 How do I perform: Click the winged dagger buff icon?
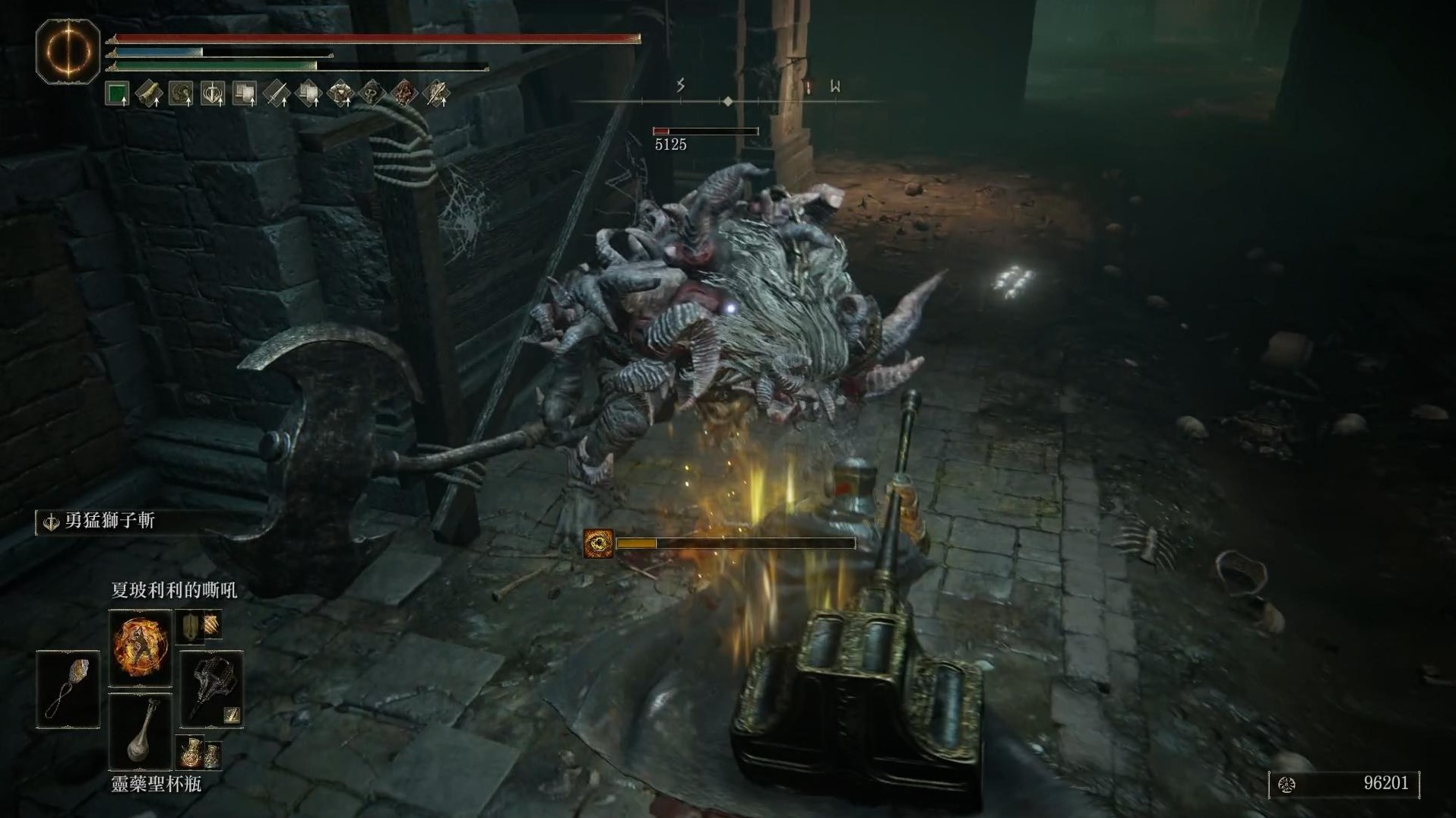coord(435,94)
